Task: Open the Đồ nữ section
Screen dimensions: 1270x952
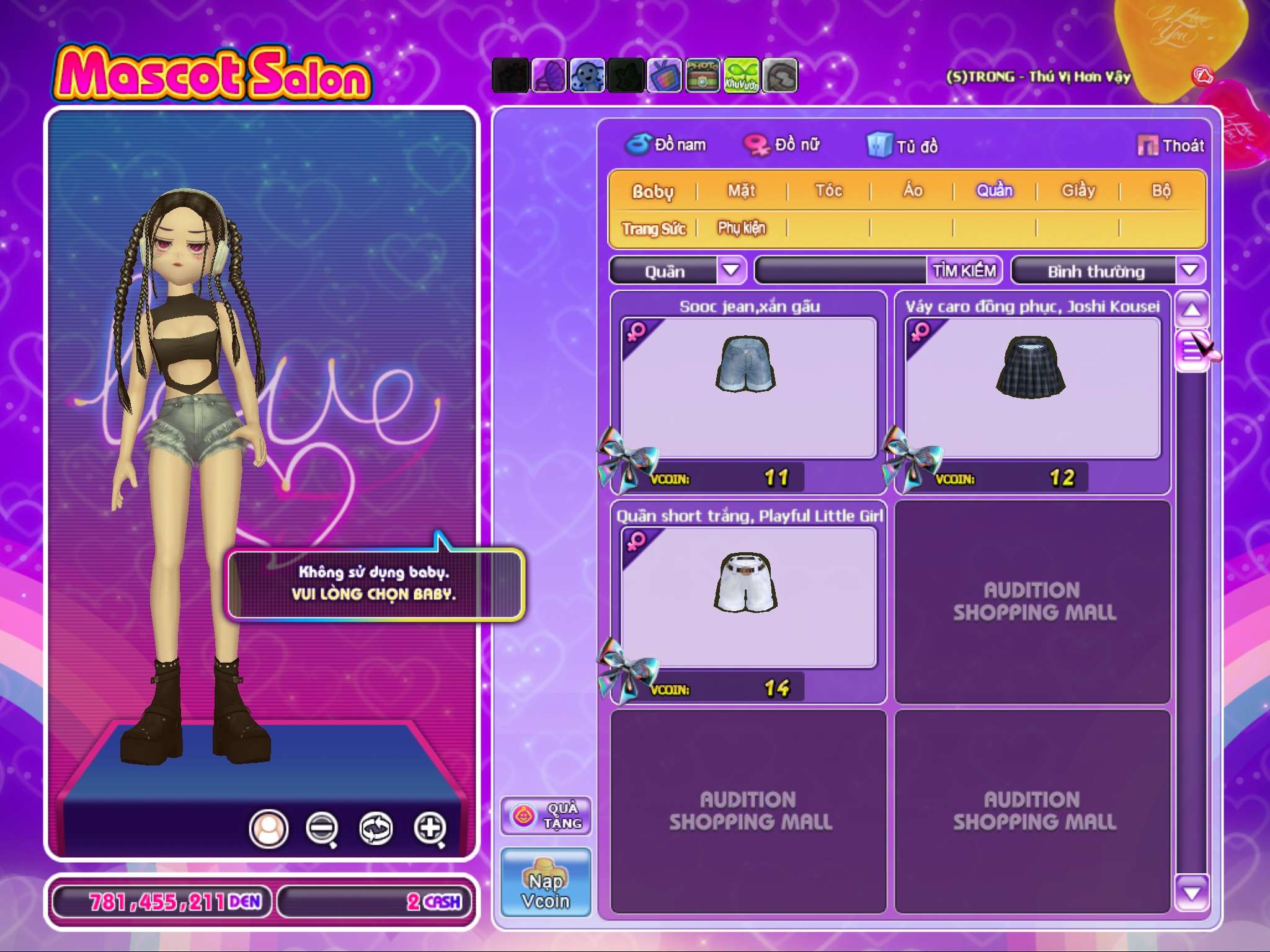Action: tap(783, 145)
